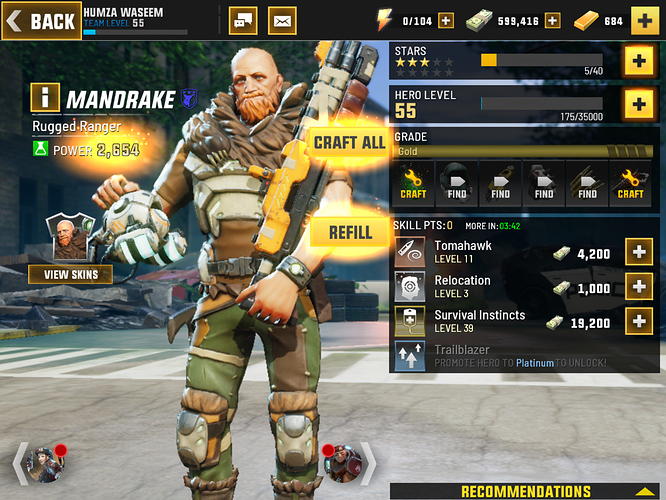Viewport: 666px width, 500px height.
Task: Open Mandrake's hero info button
Action: tap(44, 98)
